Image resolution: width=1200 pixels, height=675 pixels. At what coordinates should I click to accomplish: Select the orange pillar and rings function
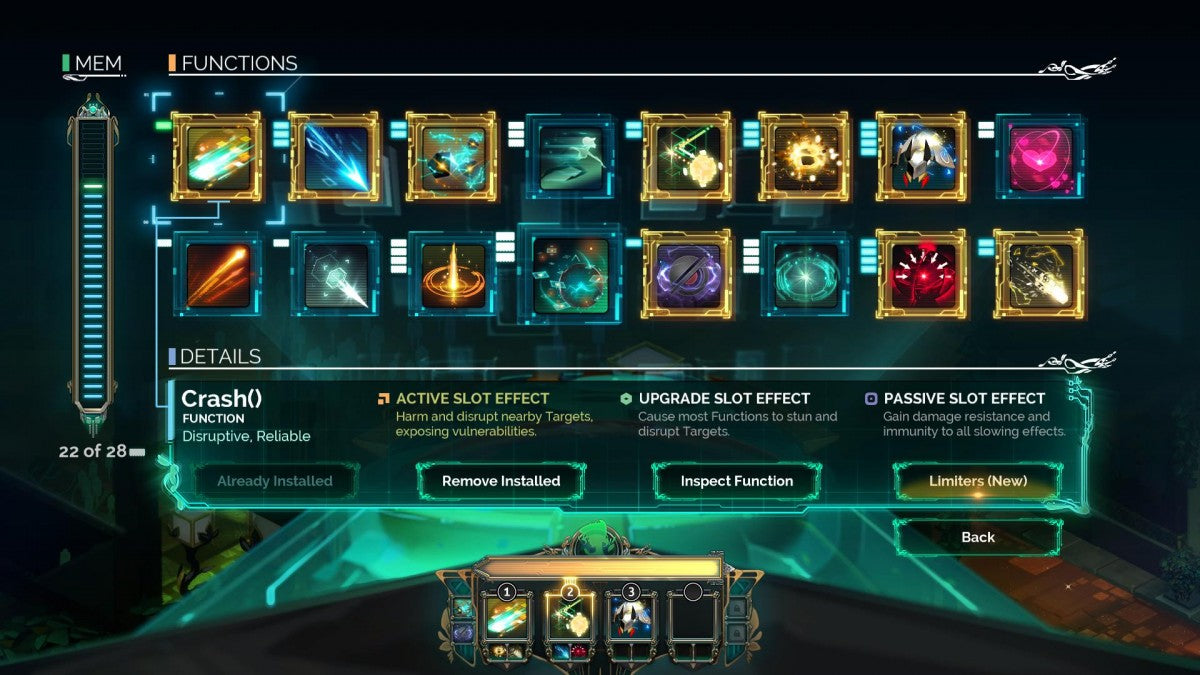click(x=452, y=274)
